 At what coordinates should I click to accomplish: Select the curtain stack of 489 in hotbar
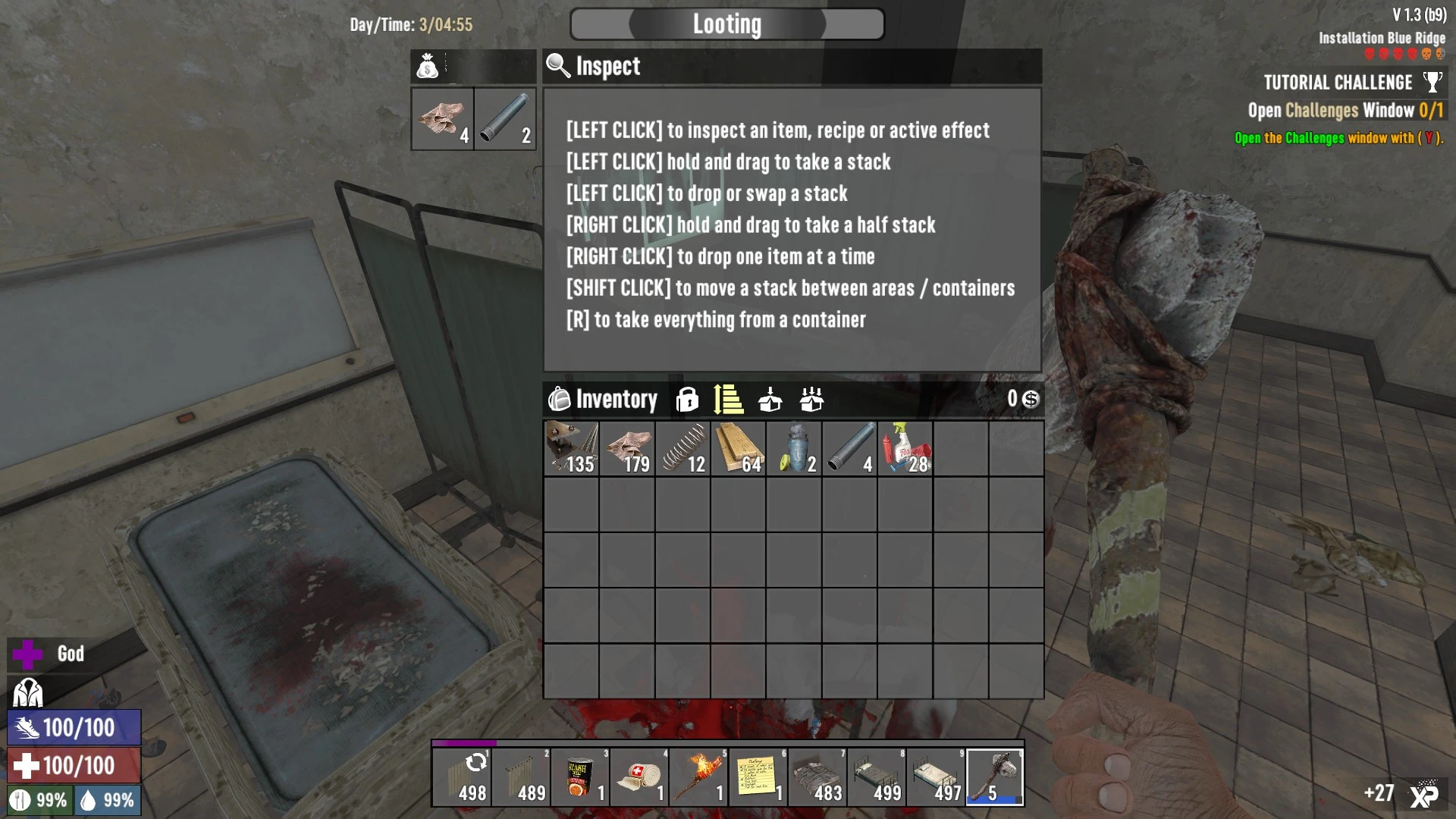click(522, 777)
